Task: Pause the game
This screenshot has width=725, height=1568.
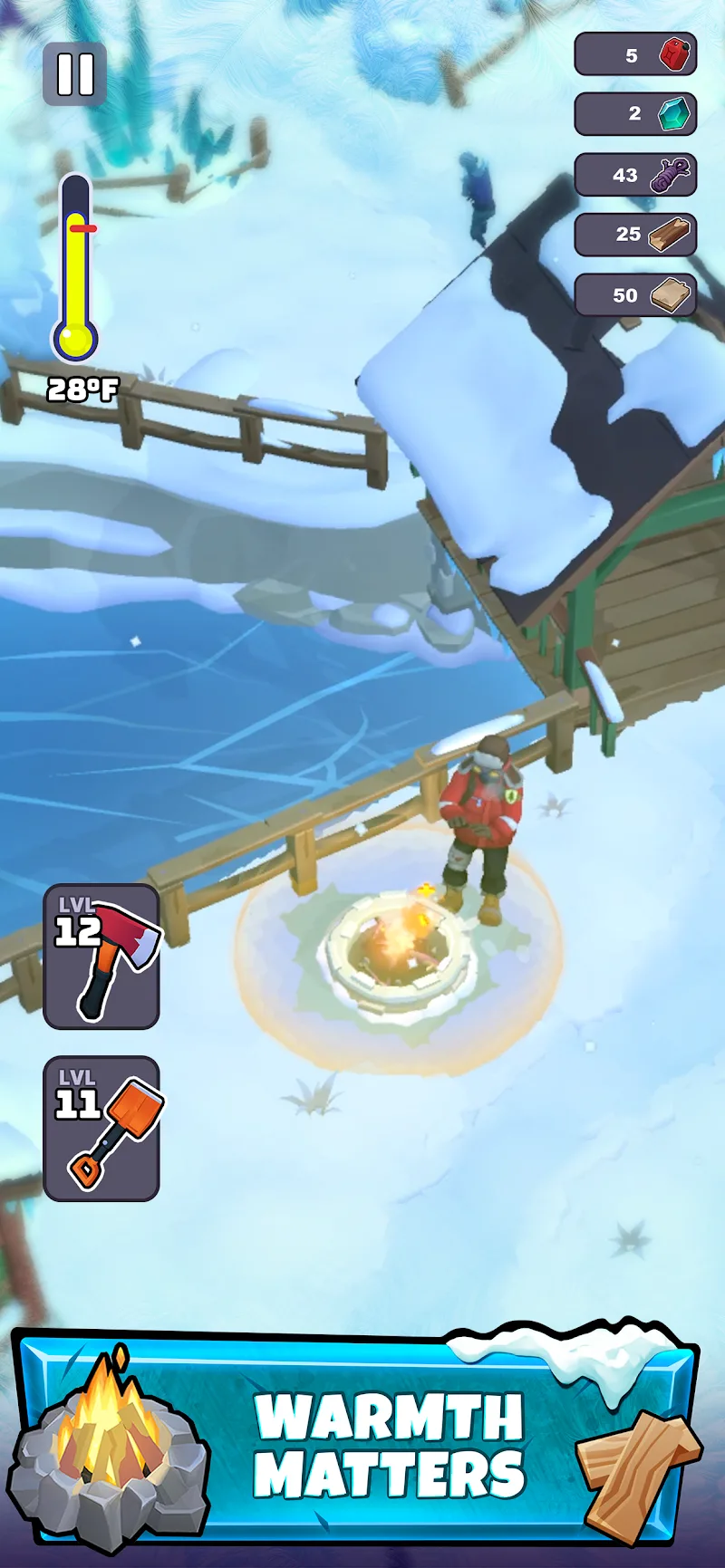Action: coord(75,74)
